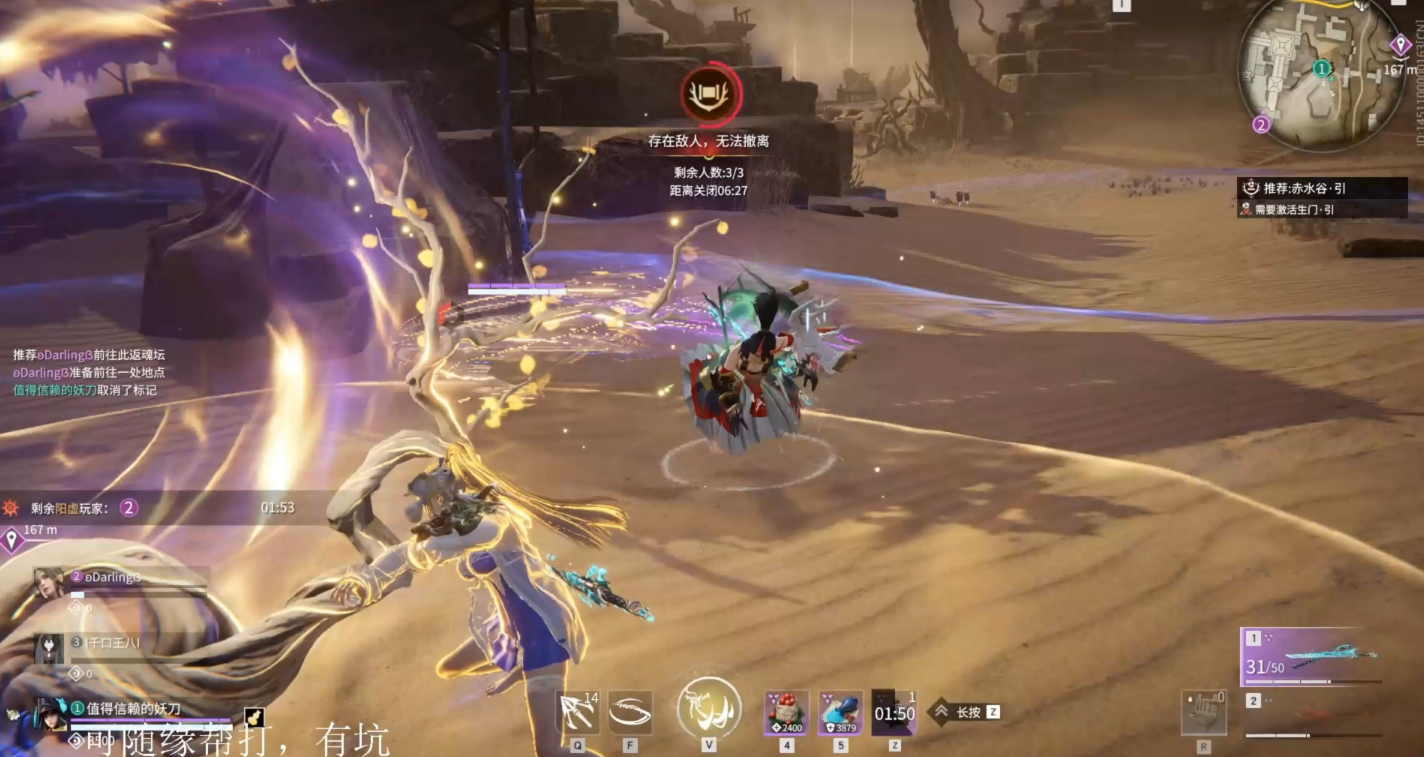
Task: Click the red sun icon for 剩余阳虚玩家
Action: (x=12, y=508)
